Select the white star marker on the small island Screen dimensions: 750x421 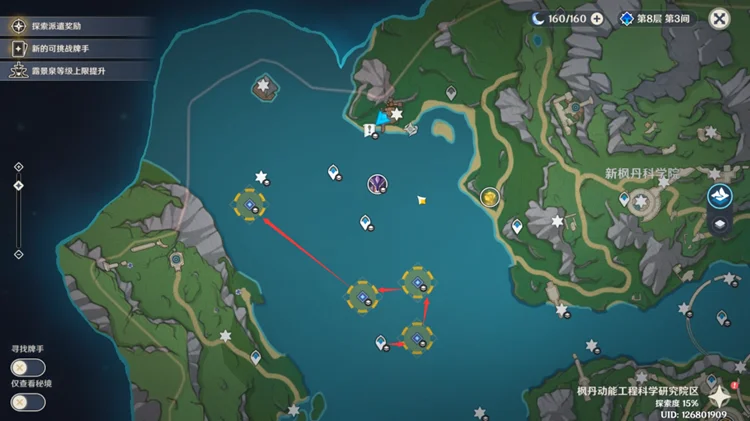264,86
